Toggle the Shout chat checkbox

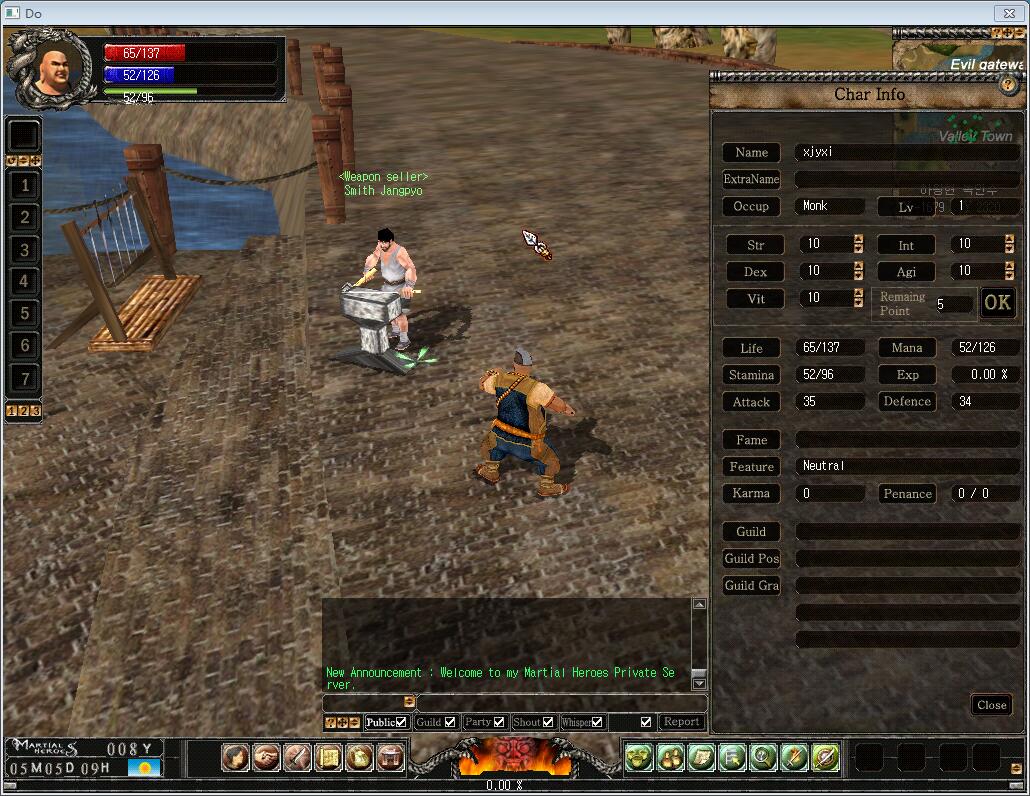(547, 722)
